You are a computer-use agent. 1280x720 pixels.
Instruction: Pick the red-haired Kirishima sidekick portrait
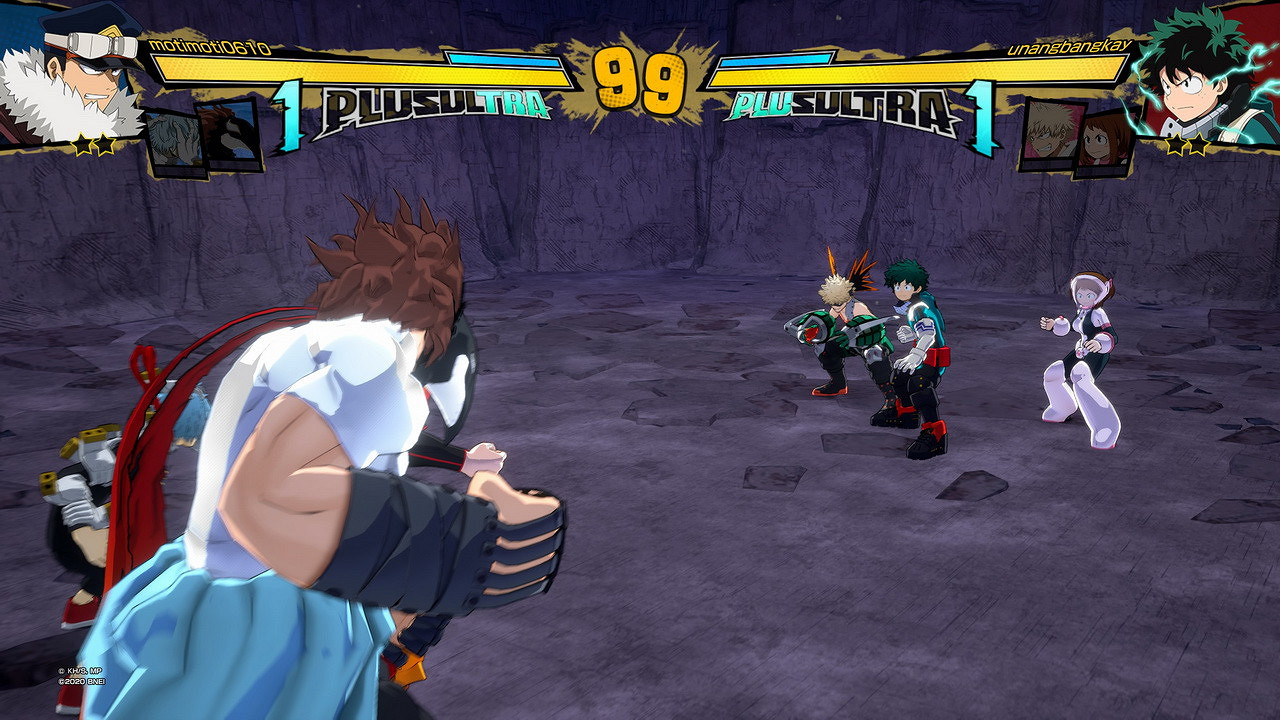[x=229, y=133]
